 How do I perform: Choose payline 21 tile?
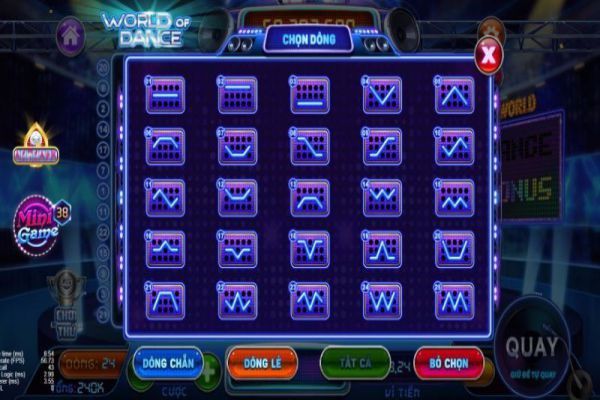[165, 300]
